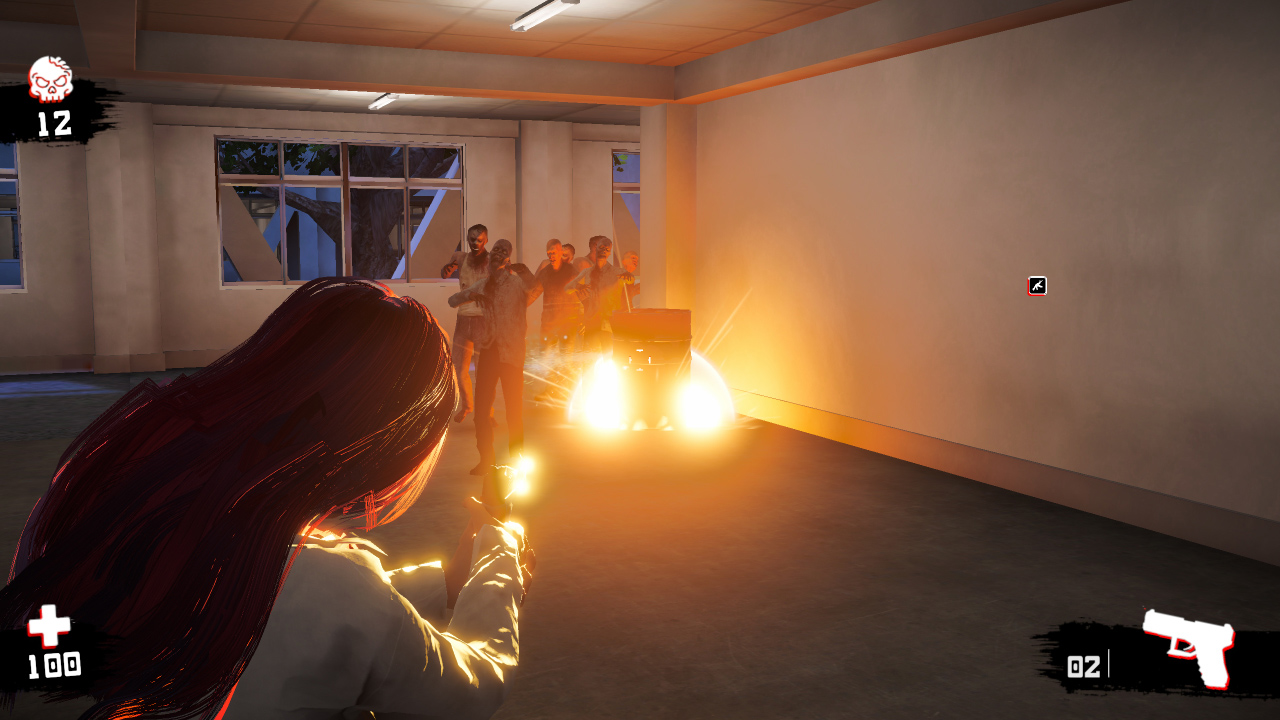This screenshot has height=720, width=1280.
Task: Click the white pistol weapon icon
Action: tap(1191, 650)
